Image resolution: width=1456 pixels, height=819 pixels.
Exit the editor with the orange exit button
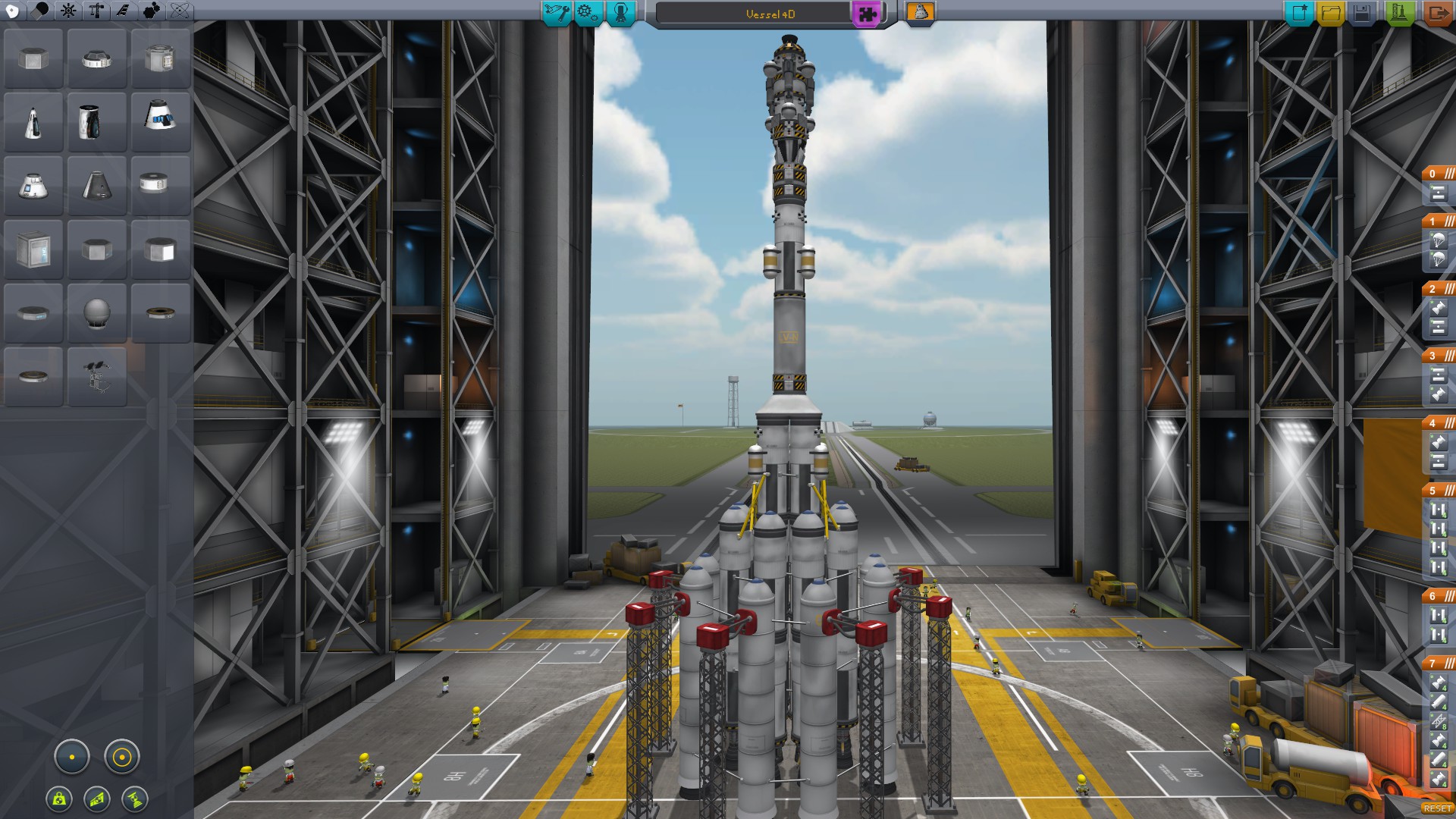pyautogui.click(x=1437, y=13)
